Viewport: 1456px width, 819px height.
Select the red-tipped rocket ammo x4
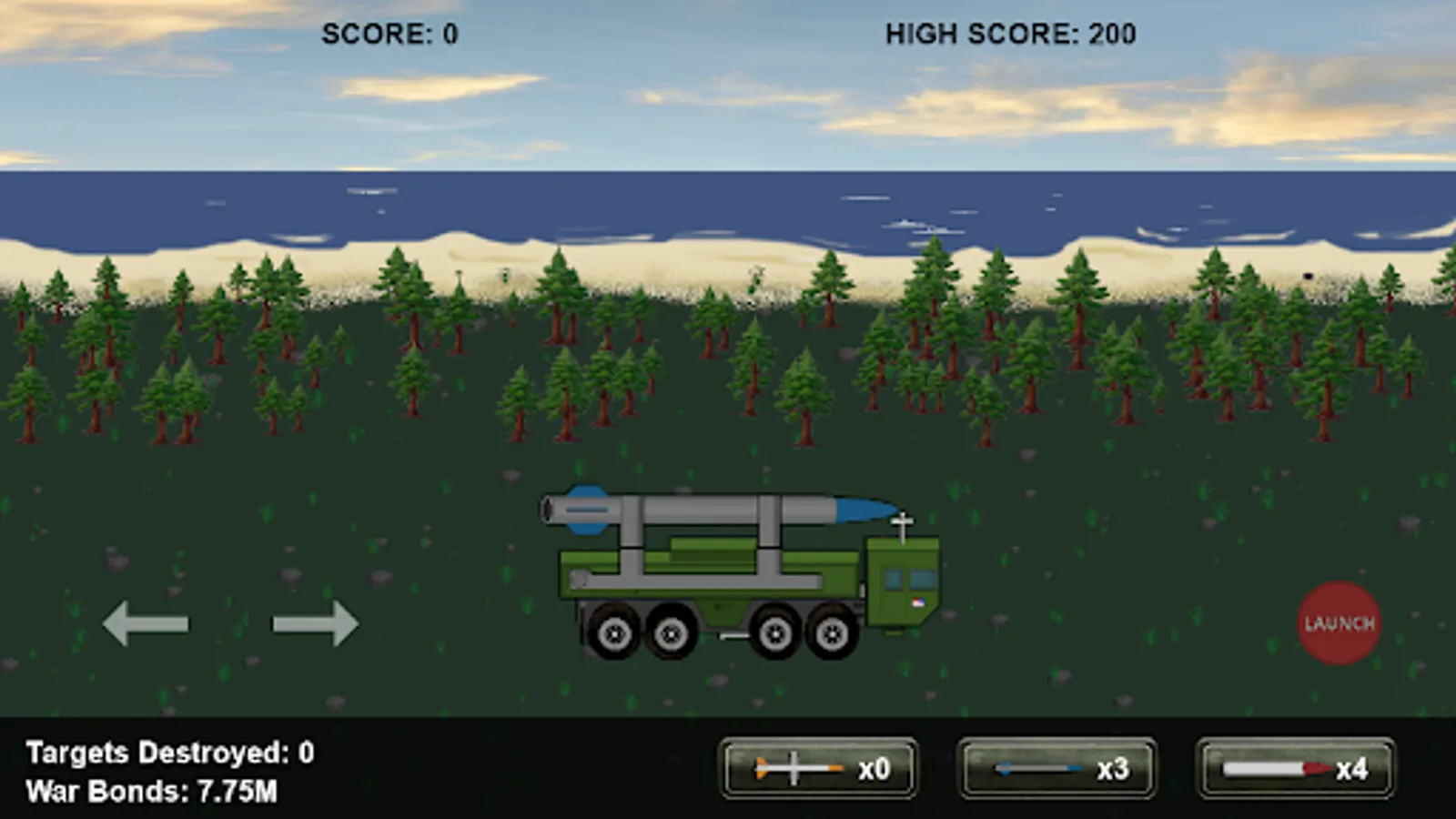1292,769
